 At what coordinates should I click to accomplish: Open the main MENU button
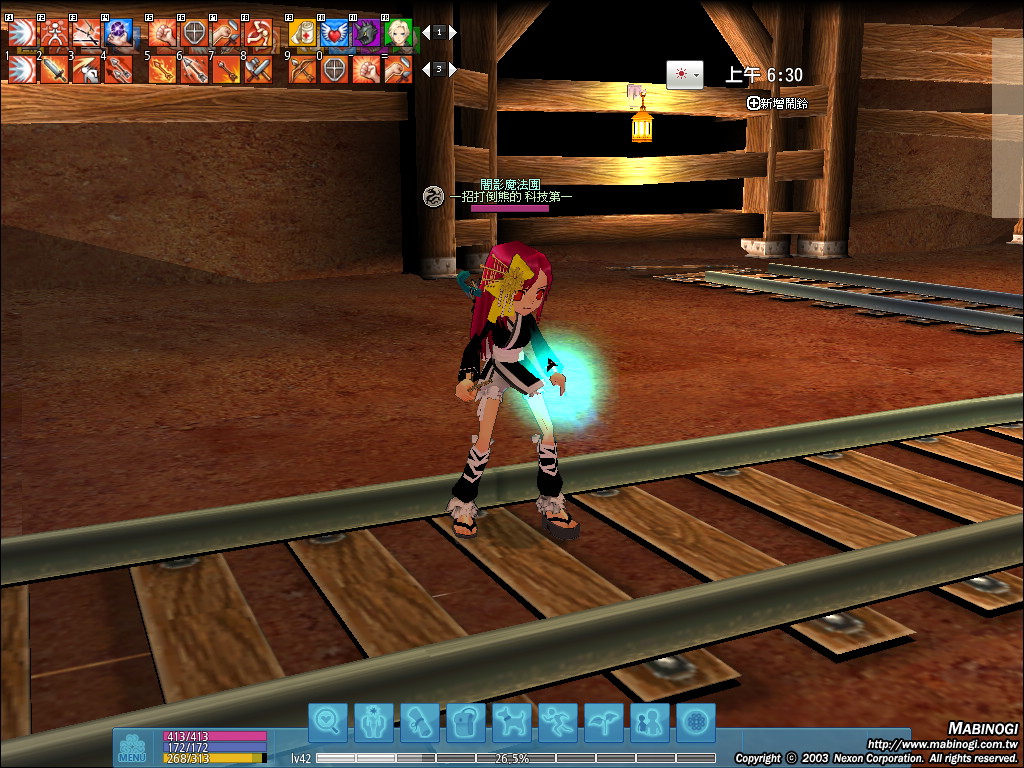click(x=132, y=748)
